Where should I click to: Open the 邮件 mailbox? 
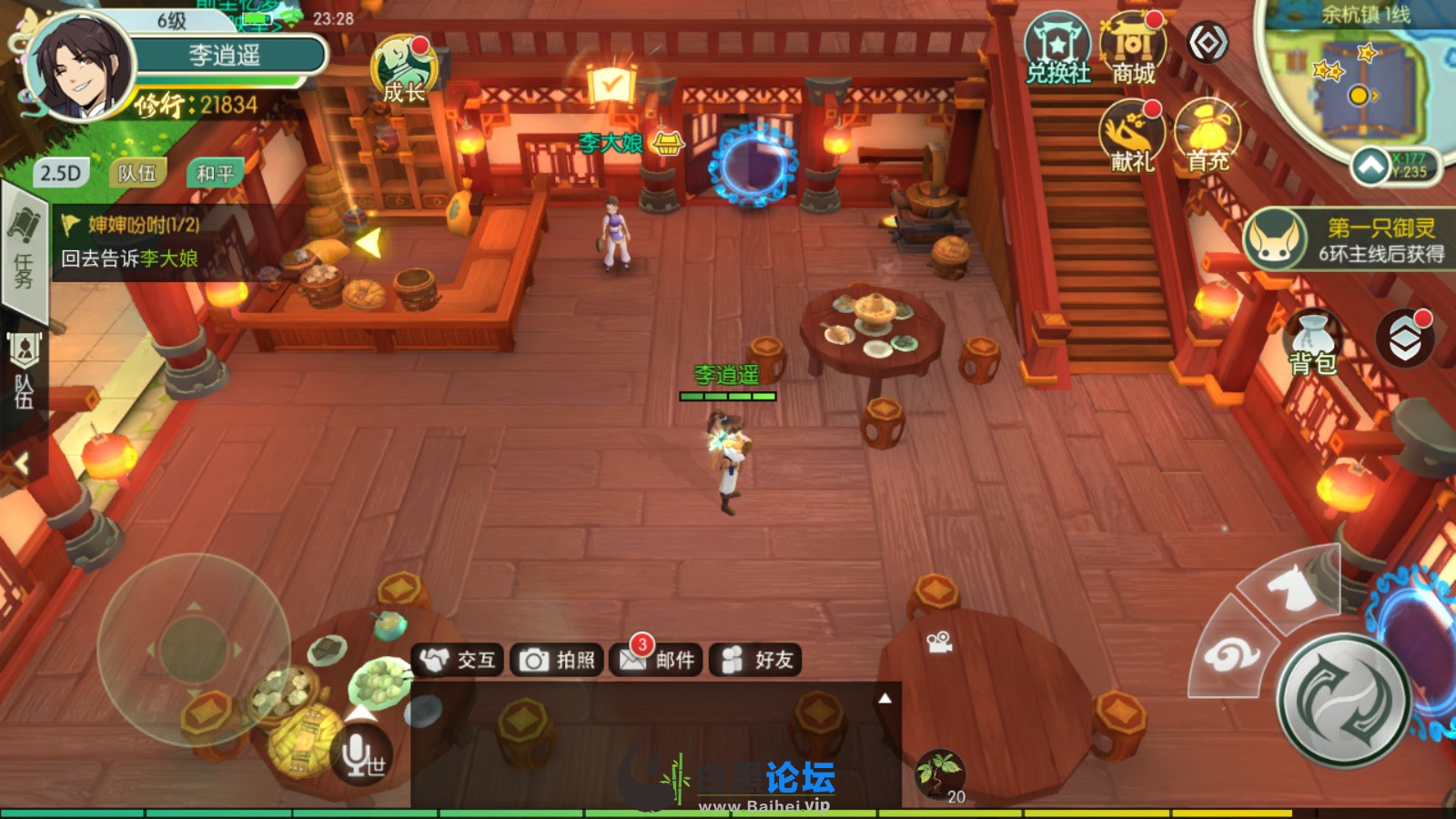coord(657,660)
